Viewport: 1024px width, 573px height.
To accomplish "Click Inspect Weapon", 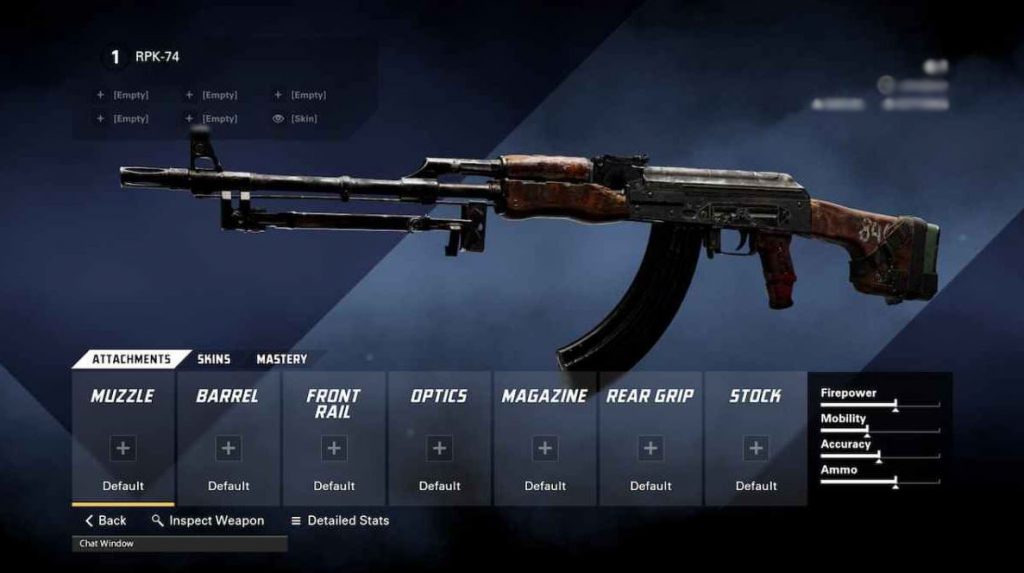I will coord(208,521).
